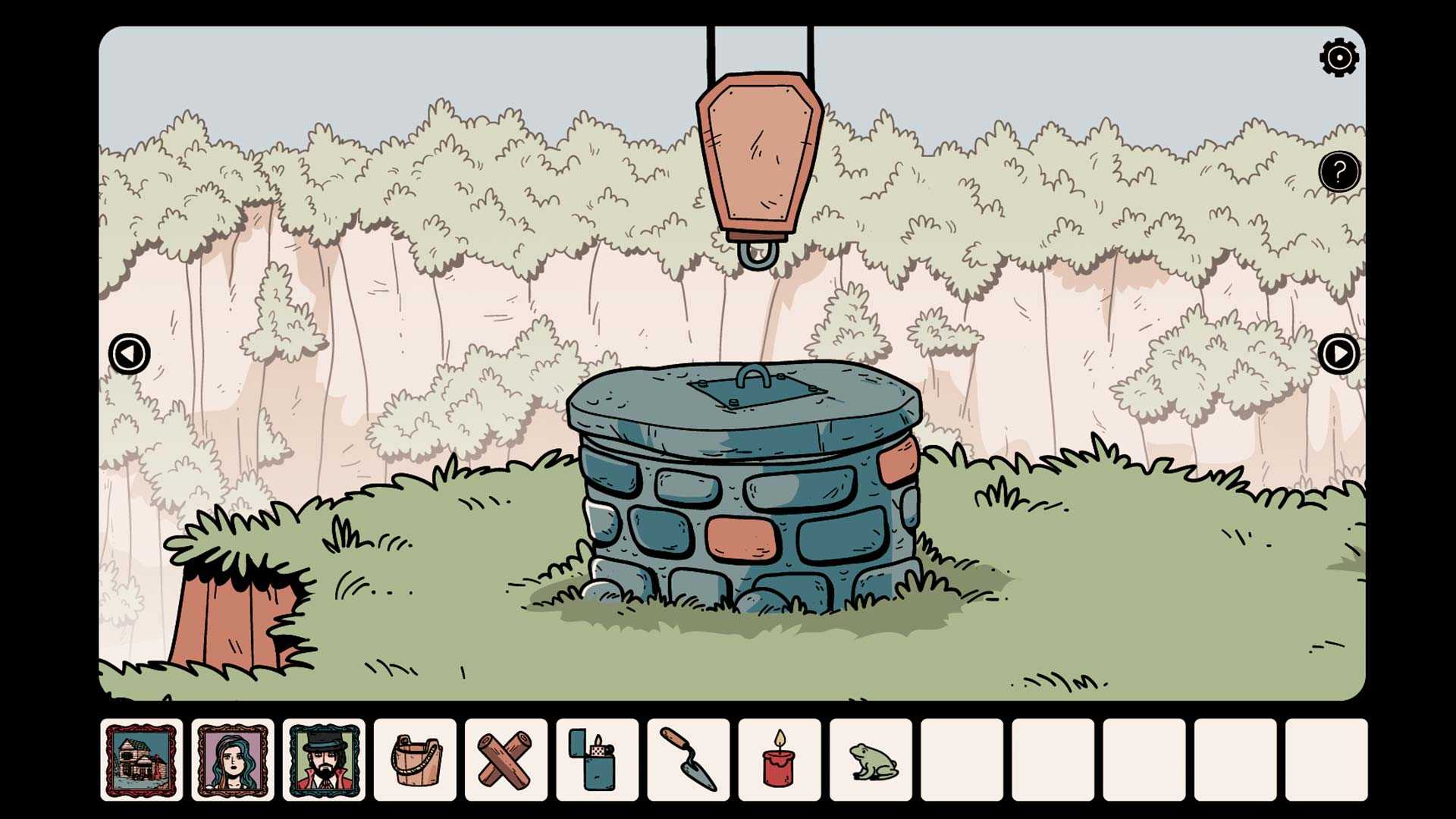The height and width of the screenshot is (819, 1456).
Task: Go to the left scene arrow
Action: 130,353
